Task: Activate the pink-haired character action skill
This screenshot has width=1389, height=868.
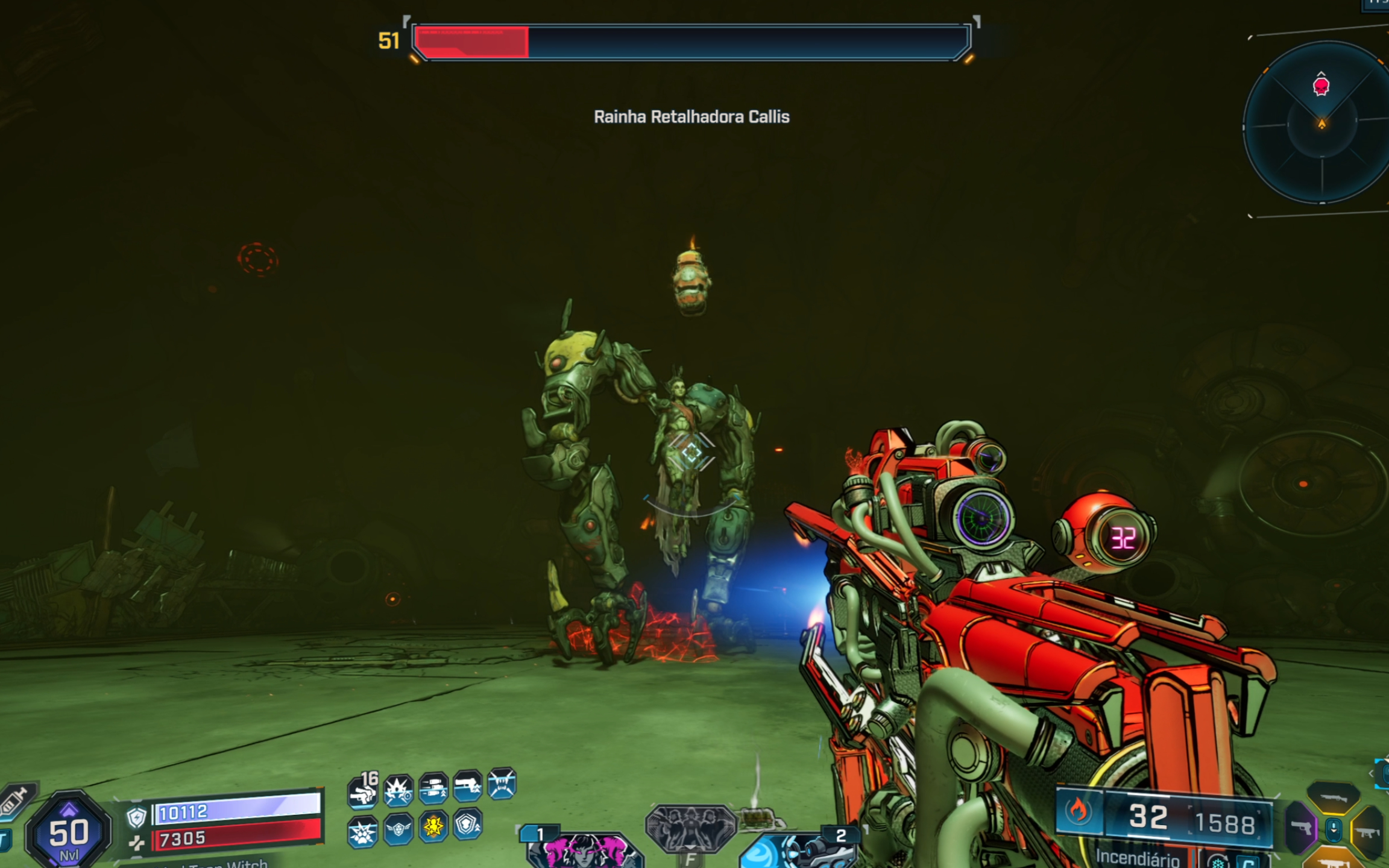Action: click(x=582, y=849)
